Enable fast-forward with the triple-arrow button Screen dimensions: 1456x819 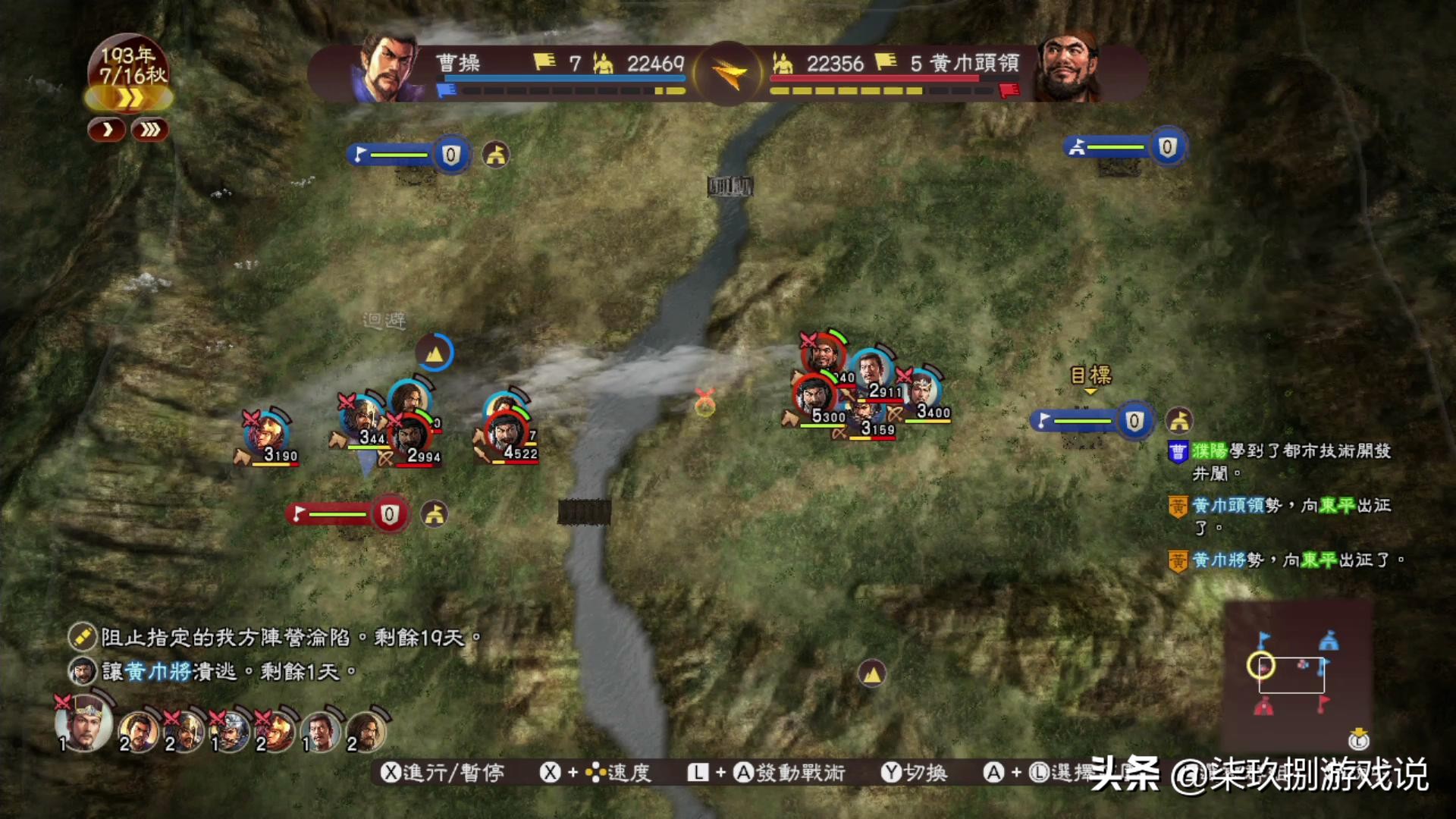click(149, 130)
